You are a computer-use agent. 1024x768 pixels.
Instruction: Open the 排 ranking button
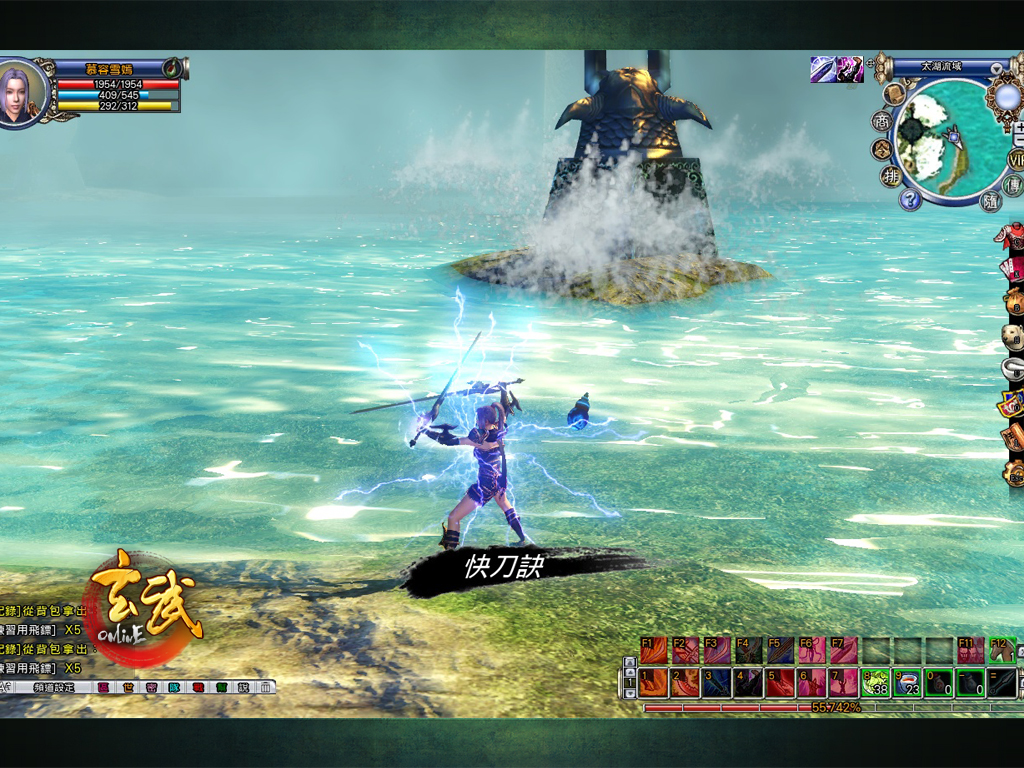[889, 177]
